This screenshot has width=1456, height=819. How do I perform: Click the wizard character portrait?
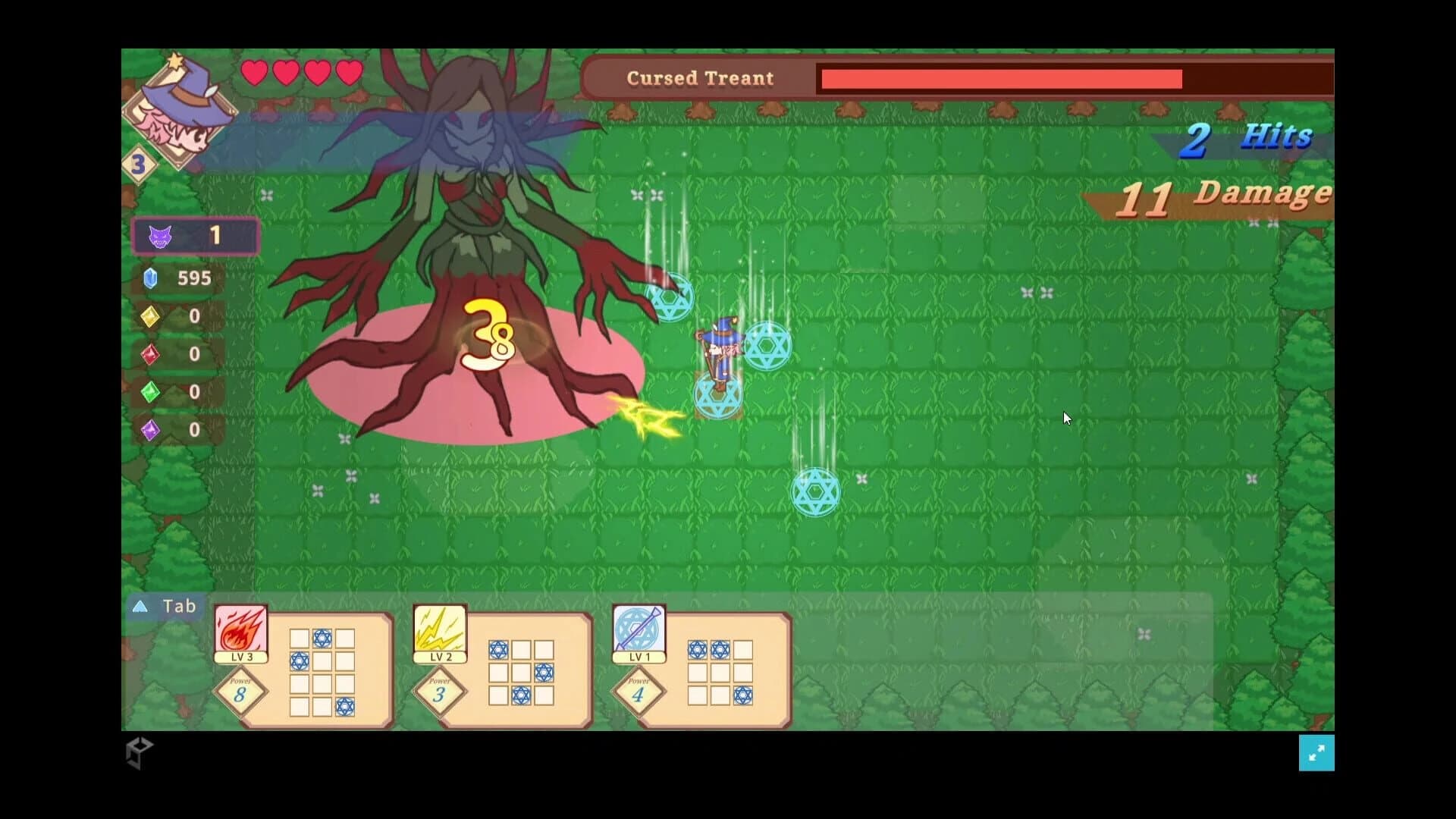[180, 110]
